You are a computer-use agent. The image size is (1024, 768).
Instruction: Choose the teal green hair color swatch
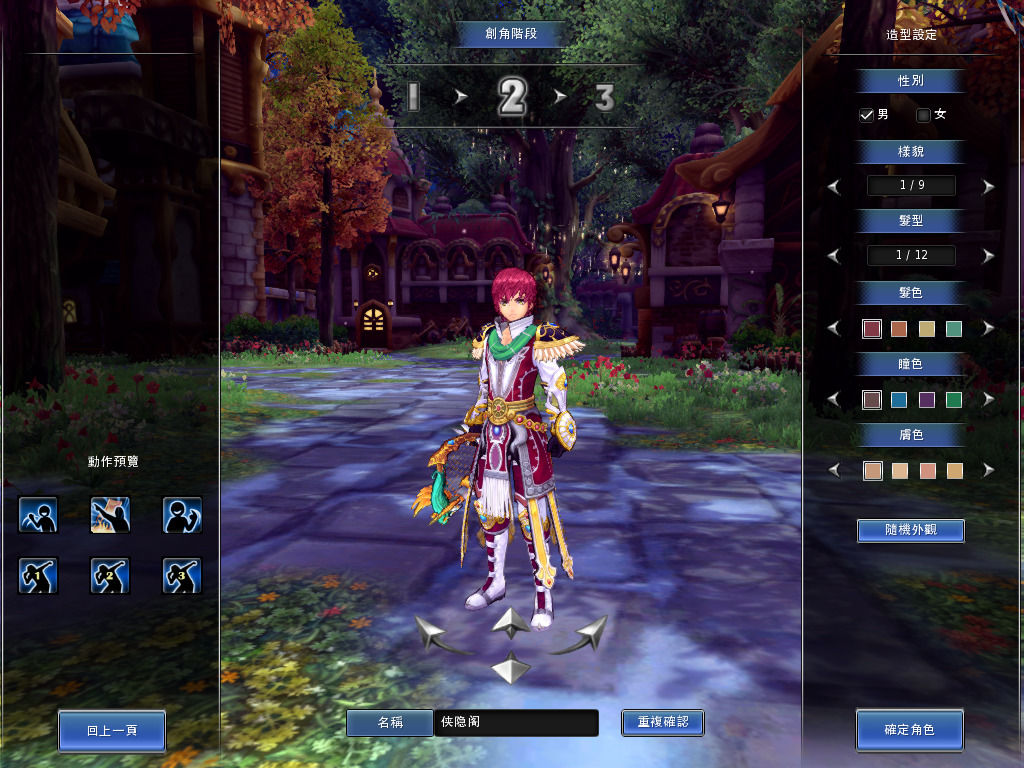click(954, 328)
